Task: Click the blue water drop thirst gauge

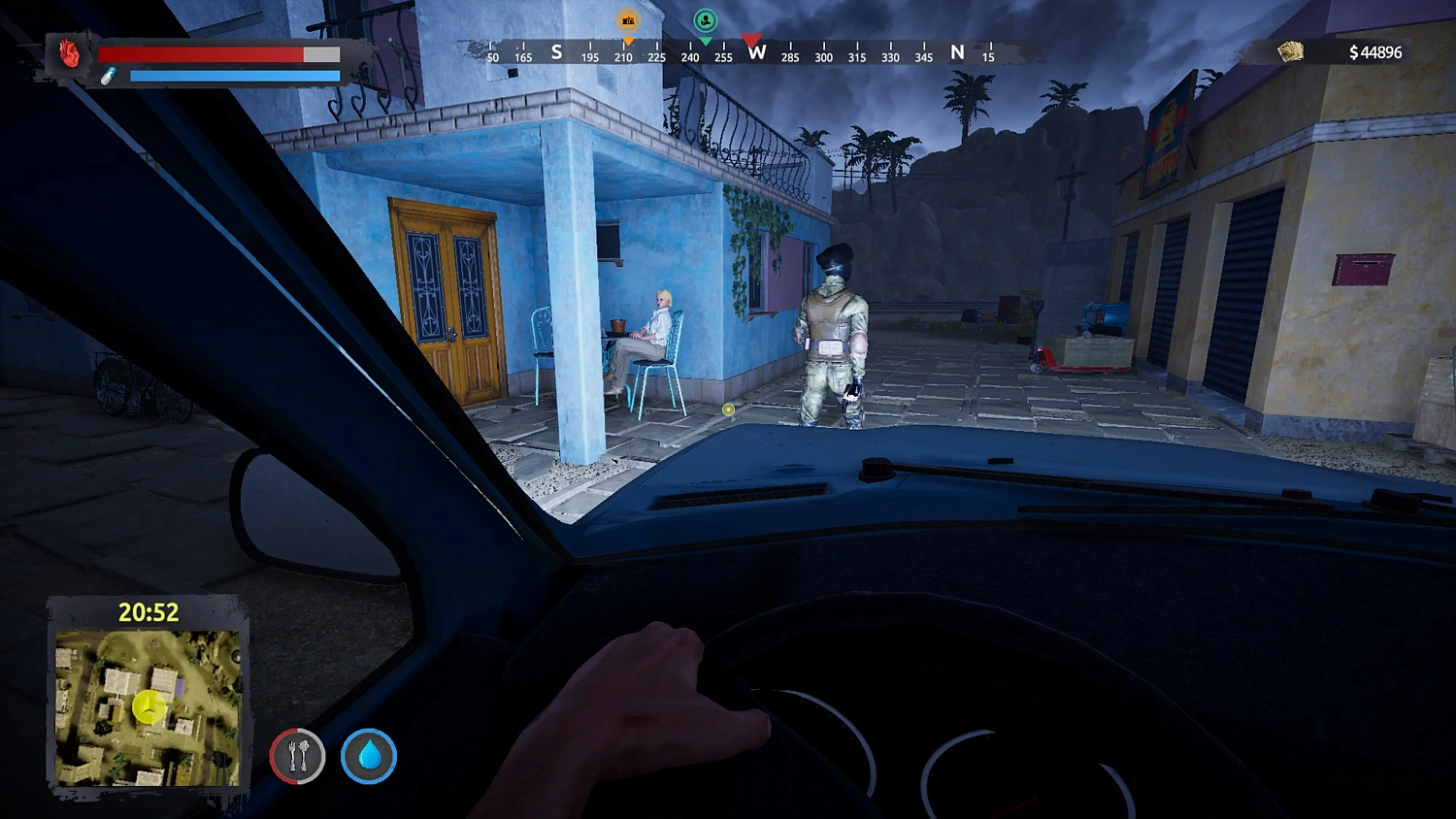Action: (x=369, y=758)
